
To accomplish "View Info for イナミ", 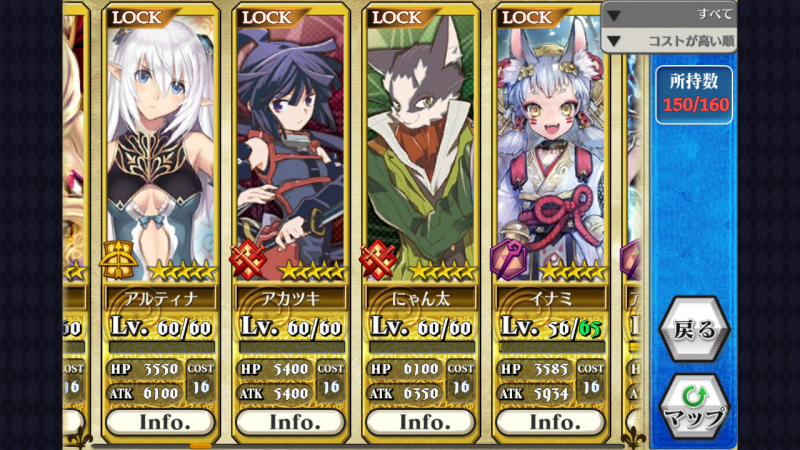I will 554,421.
